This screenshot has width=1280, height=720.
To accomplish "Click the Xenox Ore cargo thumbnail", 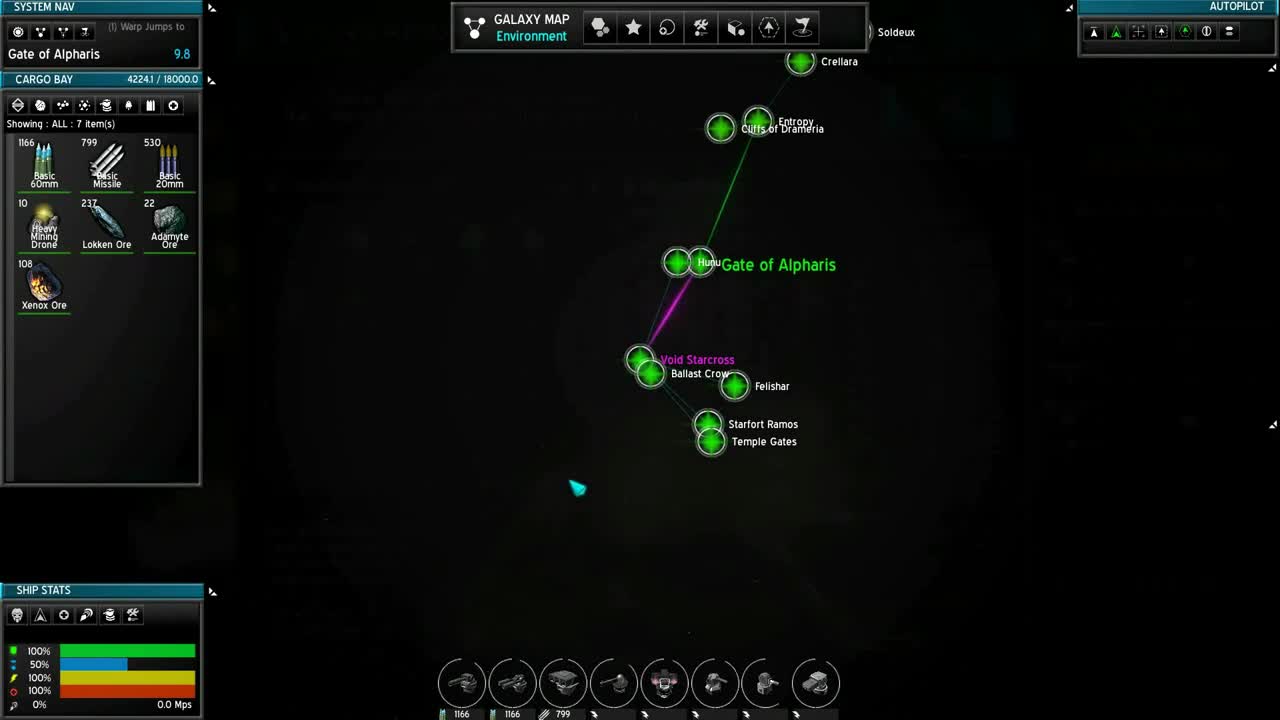I will (43, 285).
